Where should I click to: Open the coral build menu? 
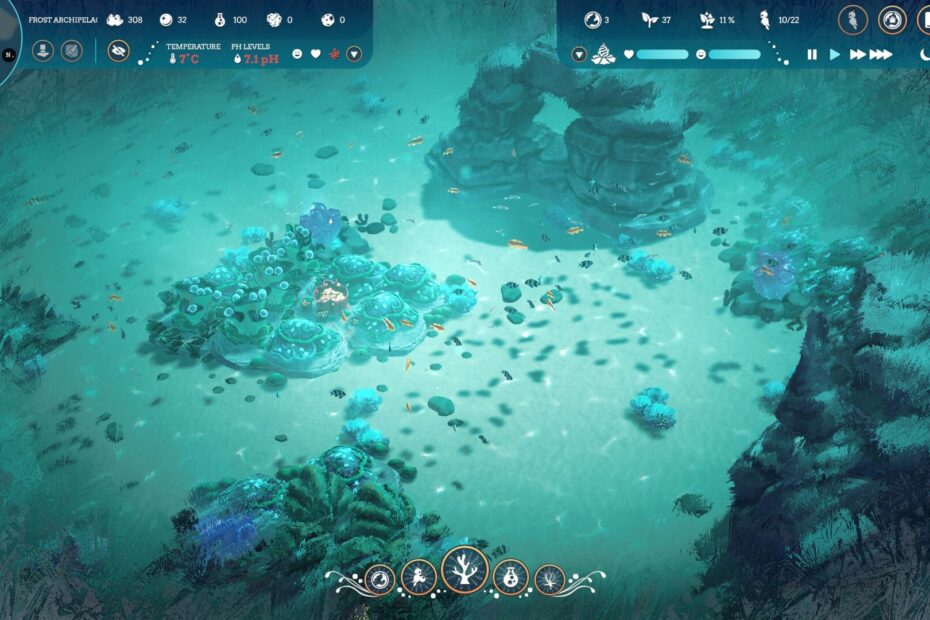pyautogui.click(x=464, y=570)
